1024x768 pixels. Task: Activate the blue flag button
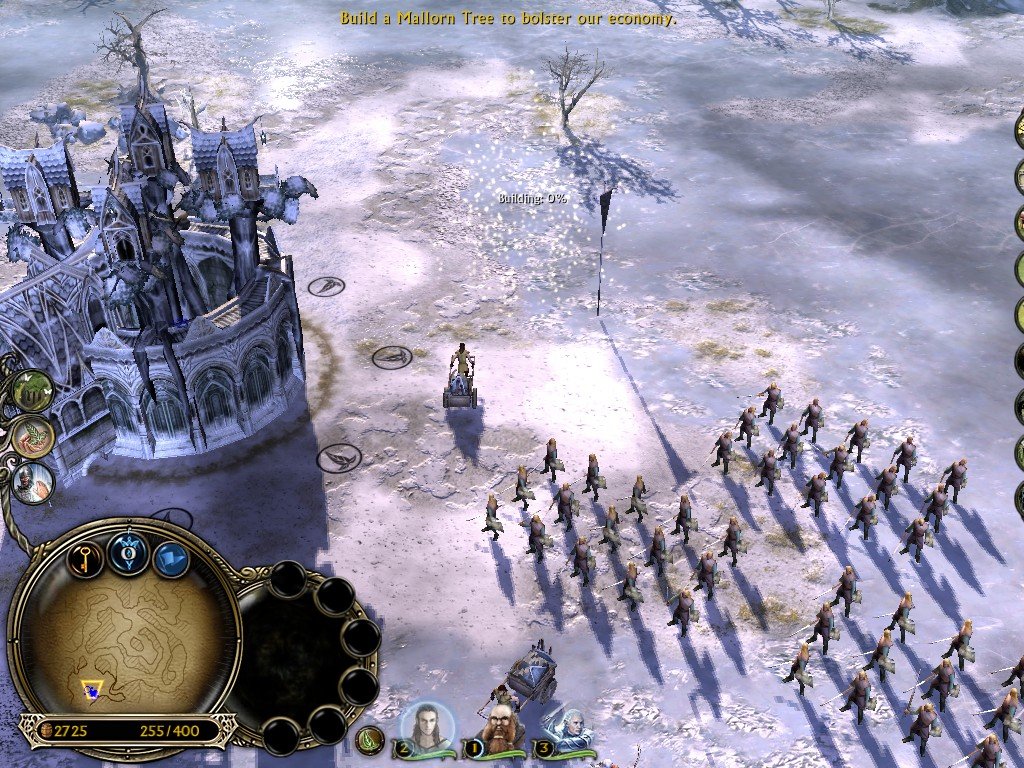pyautogui.click(x=171, y=559)
